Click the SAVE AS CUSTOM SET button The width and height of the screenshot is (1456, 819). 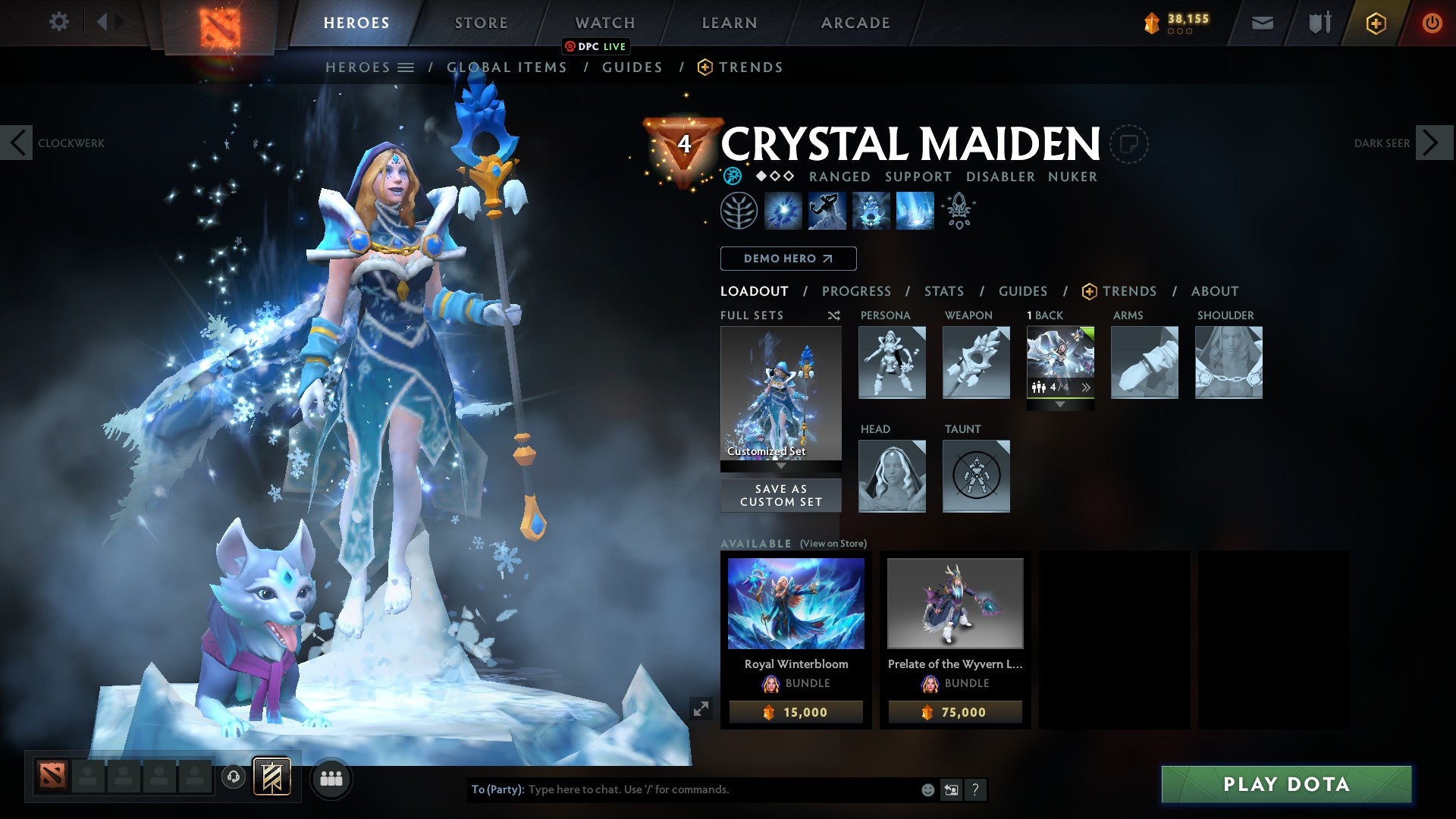[780, 495]
